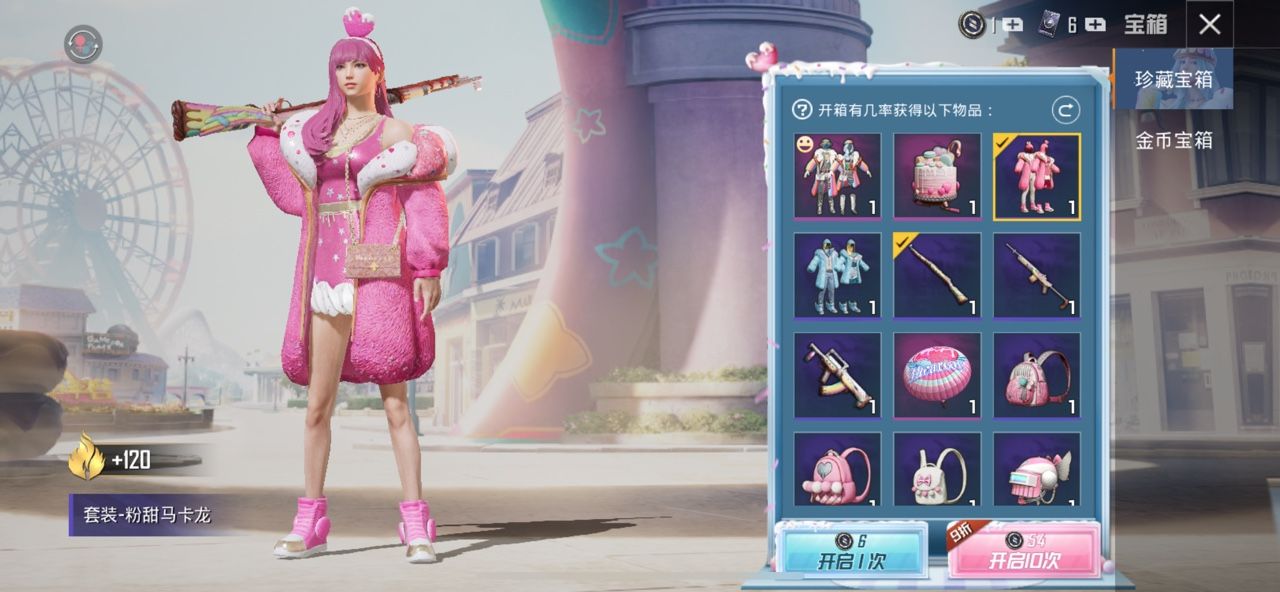Select the white backpack with pink bow
Viewport: 1280px width, 592px height.
tap(937, 470)
